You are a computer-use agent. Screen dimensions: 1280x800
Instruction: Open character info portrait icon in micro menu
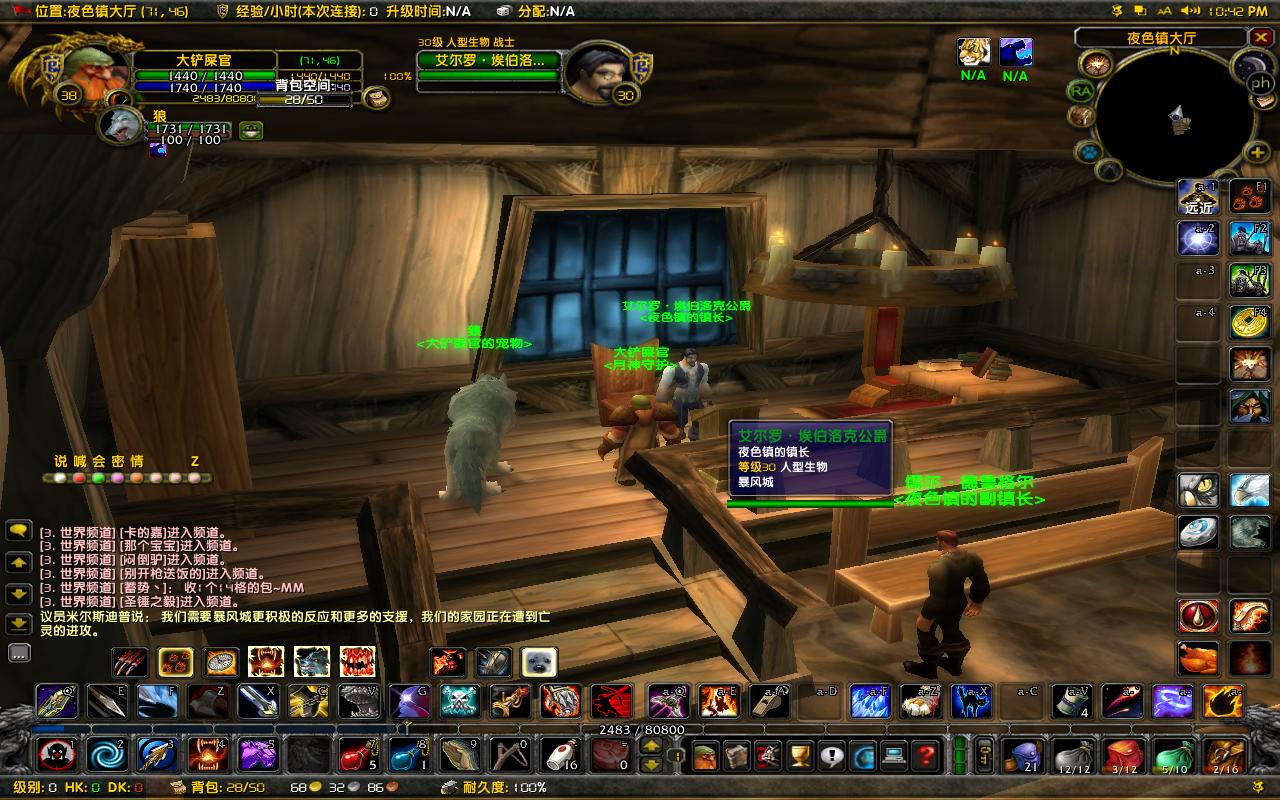pyautogui.click(x=704, y=756)
